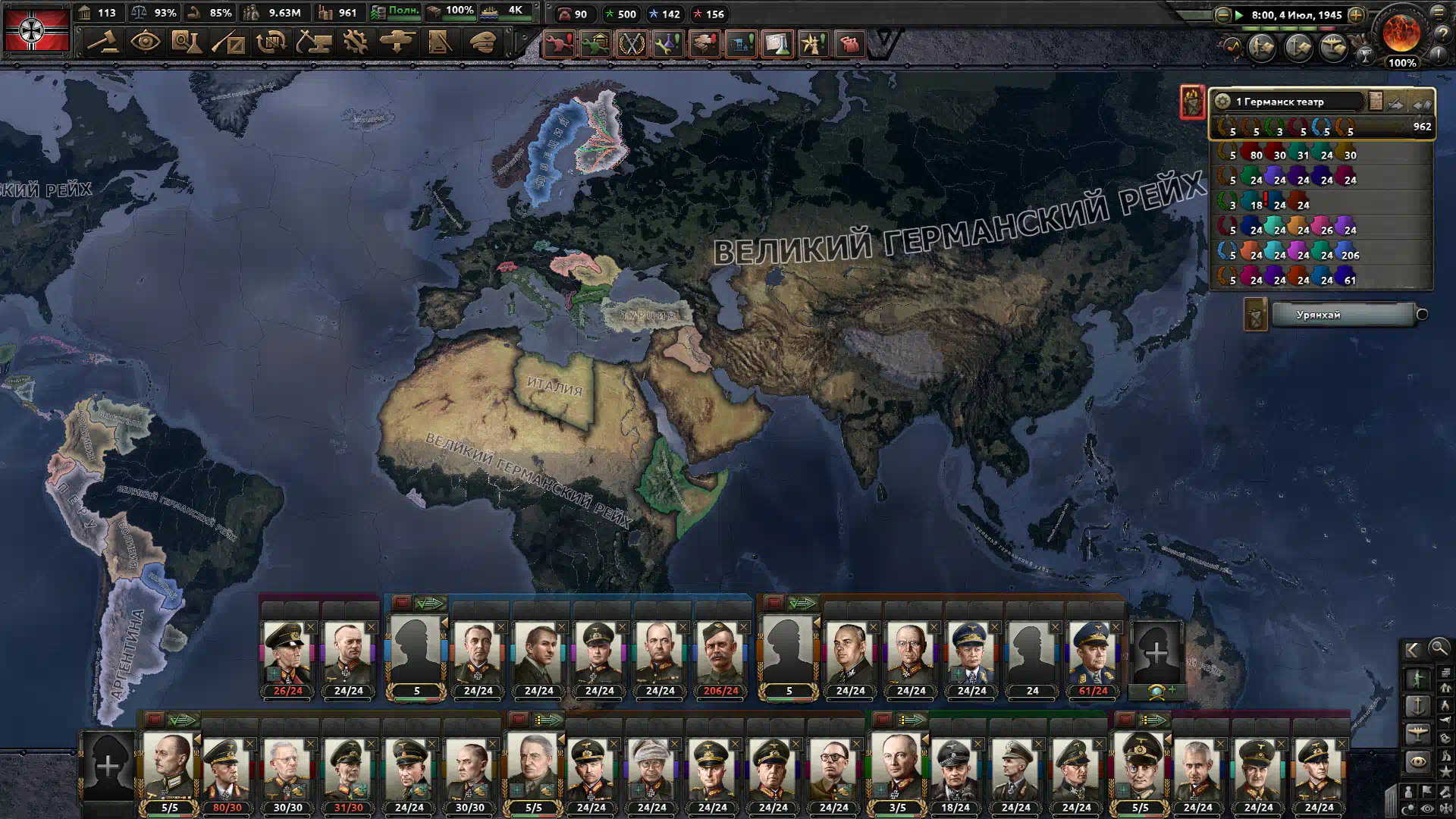
Task: Switch to the air plane map mode
Action: [x=1417, y=733]
